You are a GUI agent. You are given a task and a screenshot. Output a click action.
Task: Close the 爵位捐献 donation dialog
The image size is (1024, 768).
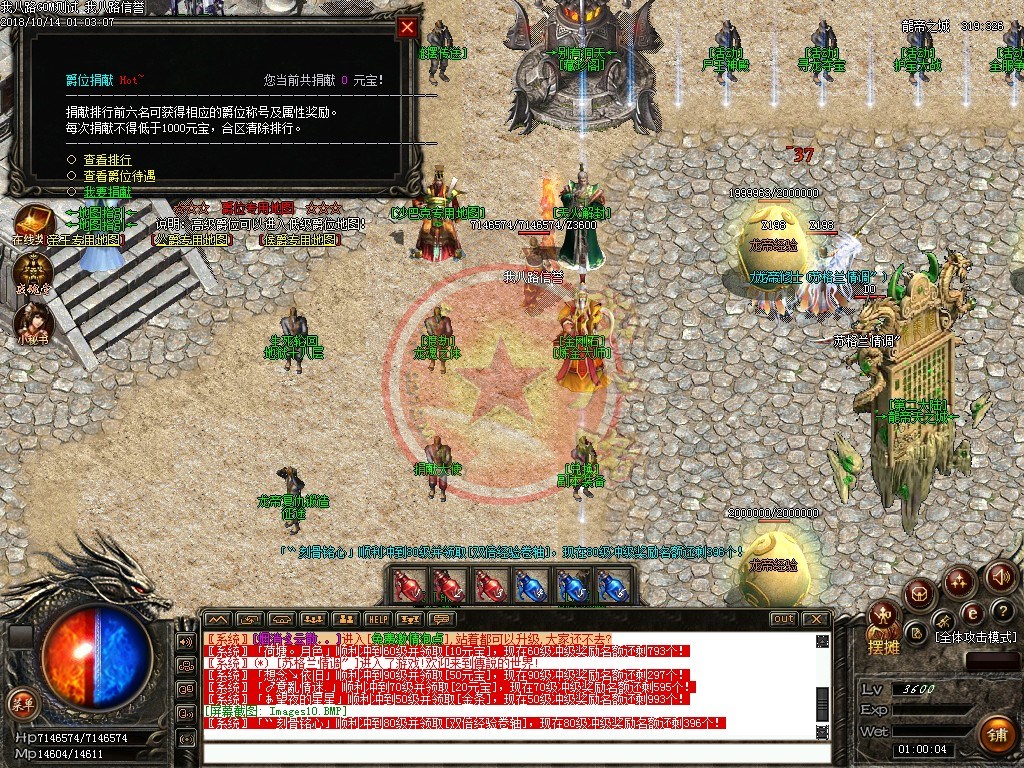(407, 28)
